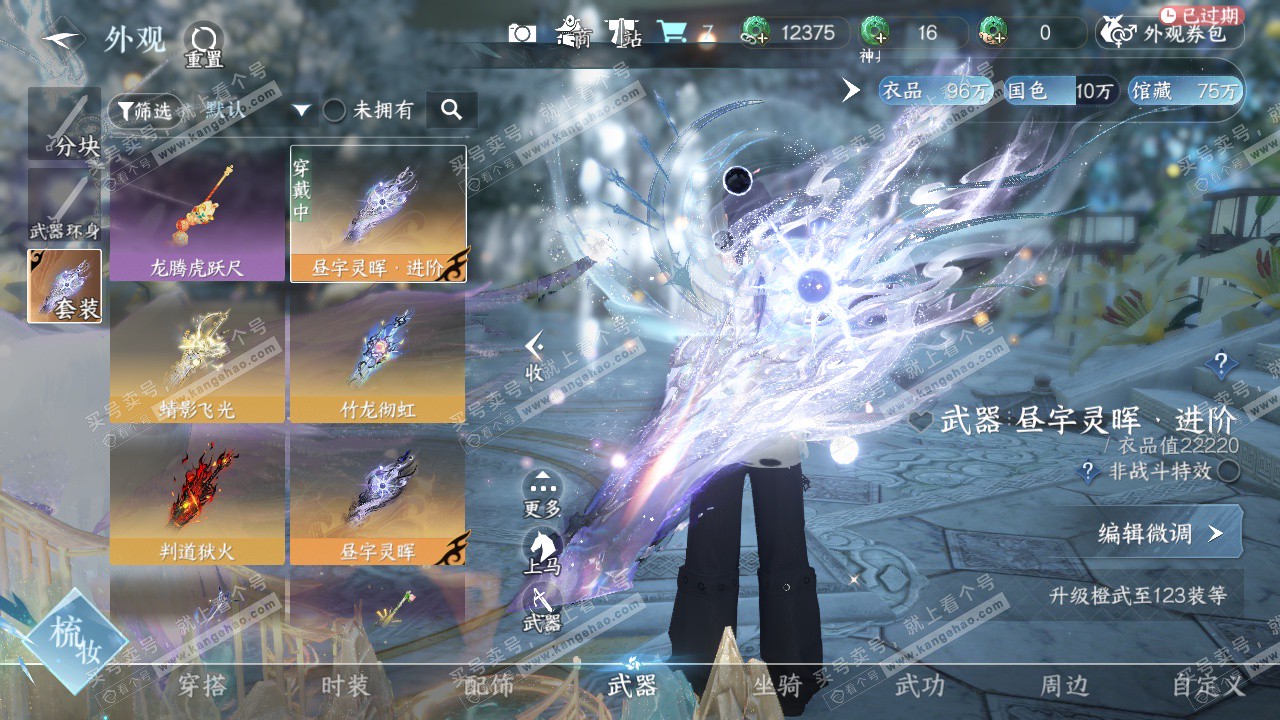Toggle the 未拥有 checkbox
The height and width of the screenshot is (720, 1280).
(x=334, y=110)
